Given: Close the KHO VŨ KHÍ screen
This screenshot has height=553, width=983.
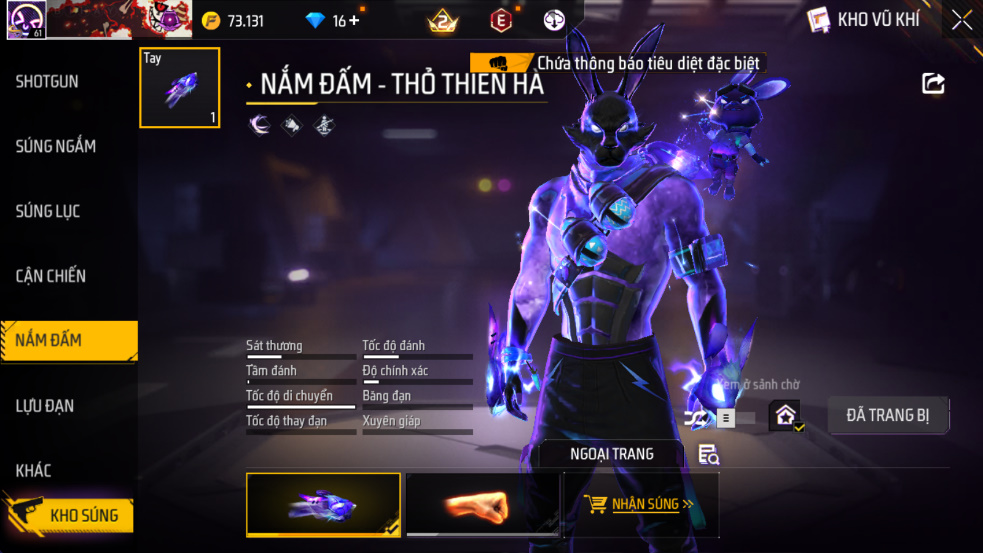Looking at the screenshot, I should 961,20.
